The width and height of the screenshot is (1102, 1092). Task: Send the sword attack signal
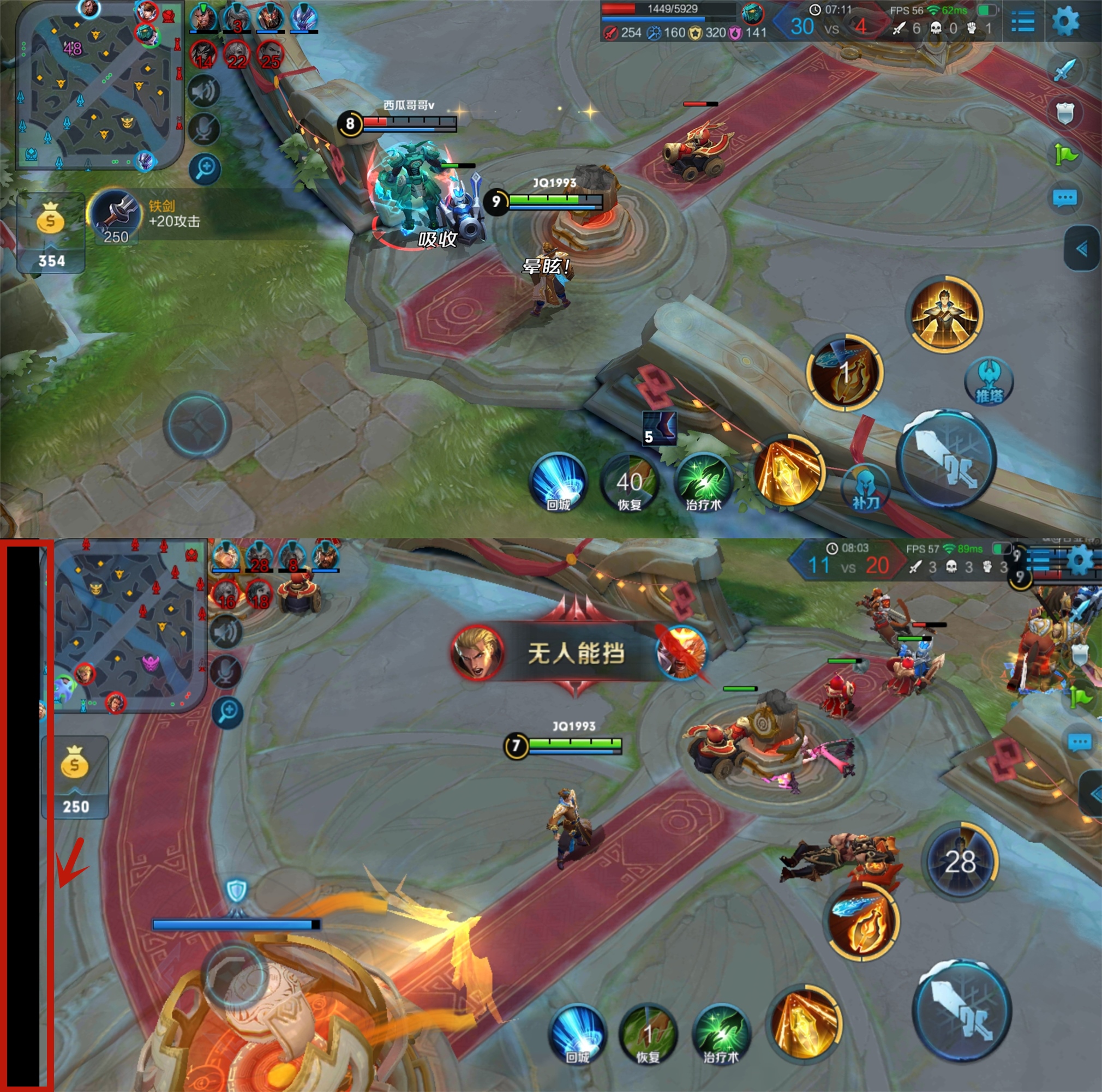tap(1064, 71)
